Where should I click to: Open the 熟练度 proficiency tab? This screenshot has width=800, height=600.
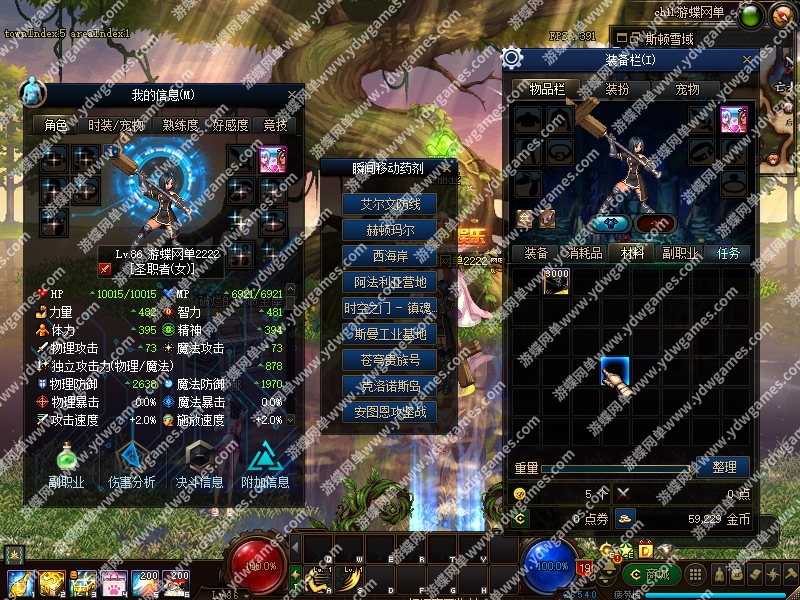tap(180, 126)
